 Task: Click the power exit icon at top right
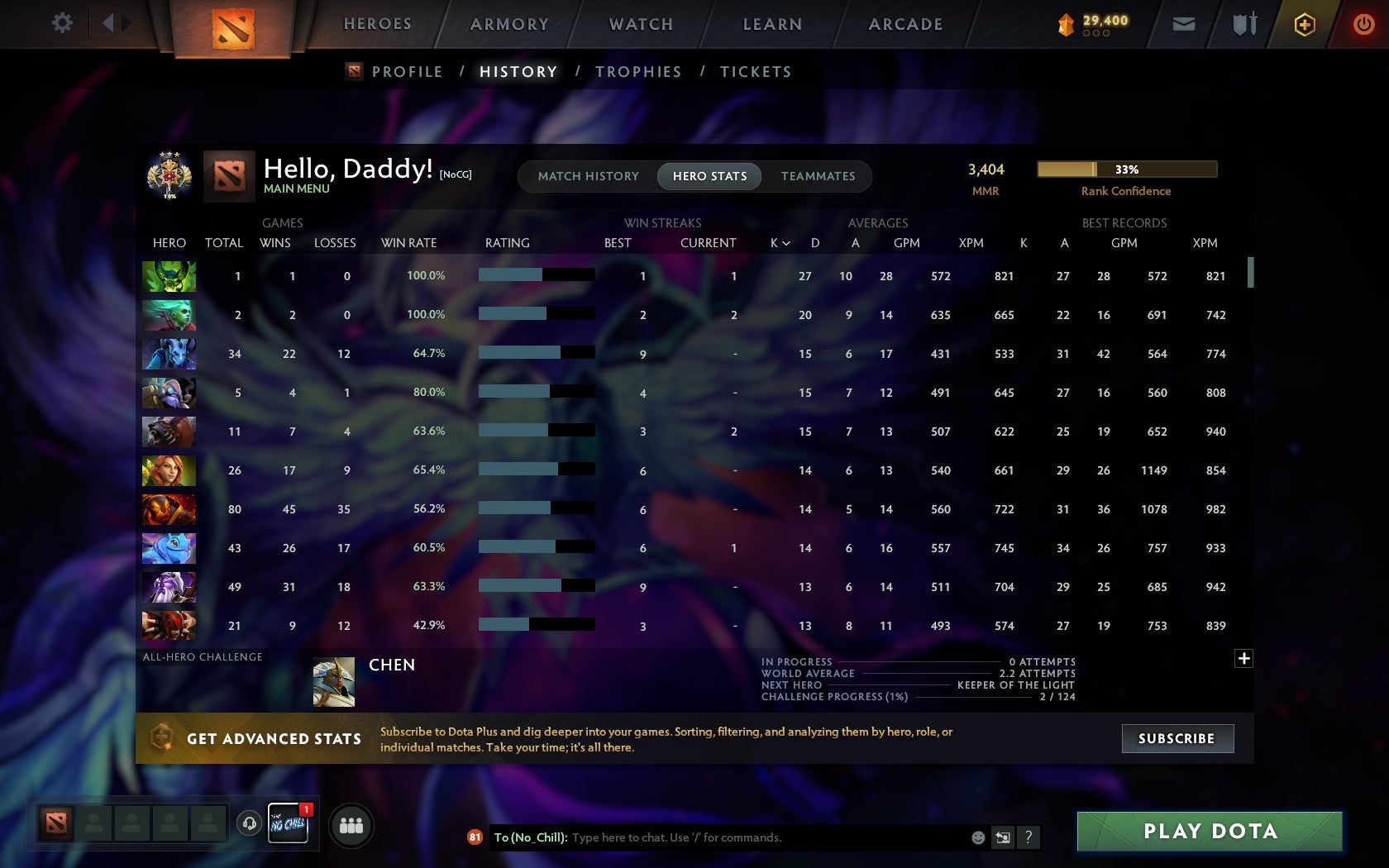click(1363, 24)
